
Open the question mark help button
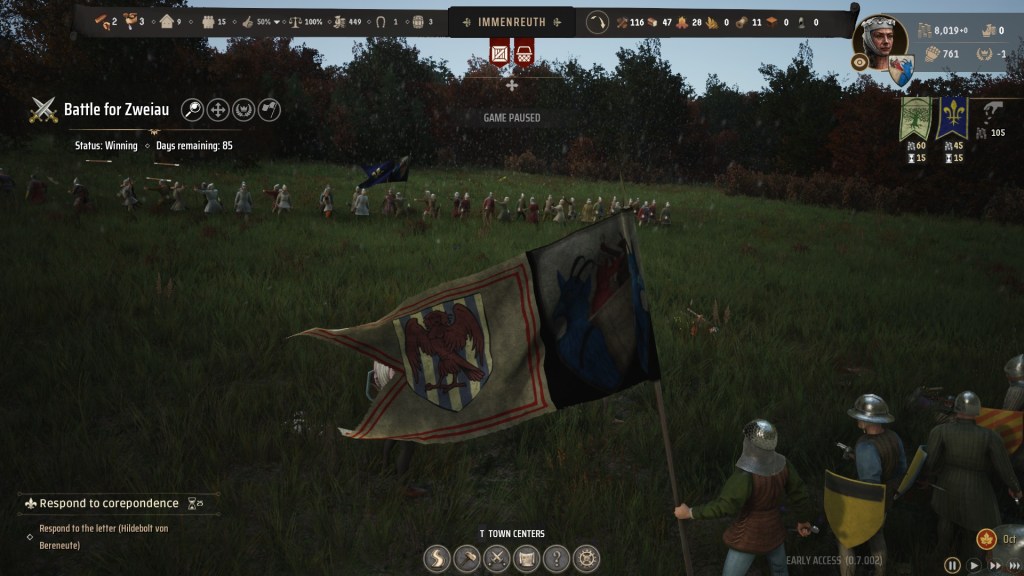pyautogui.click(x=557, y=558)
